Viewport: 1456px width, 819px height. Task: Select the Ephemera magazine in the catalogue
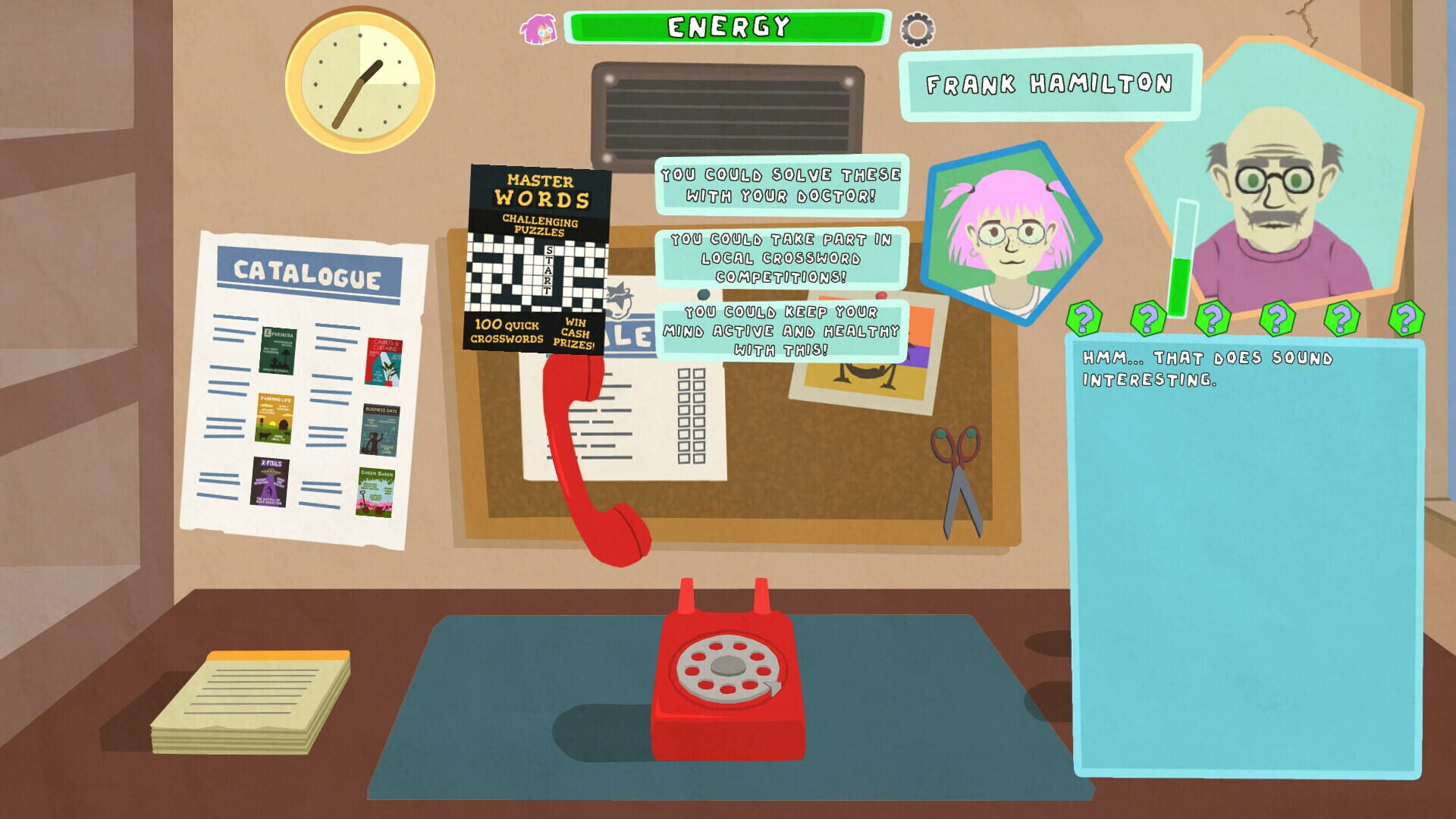(x=278, y=351)
